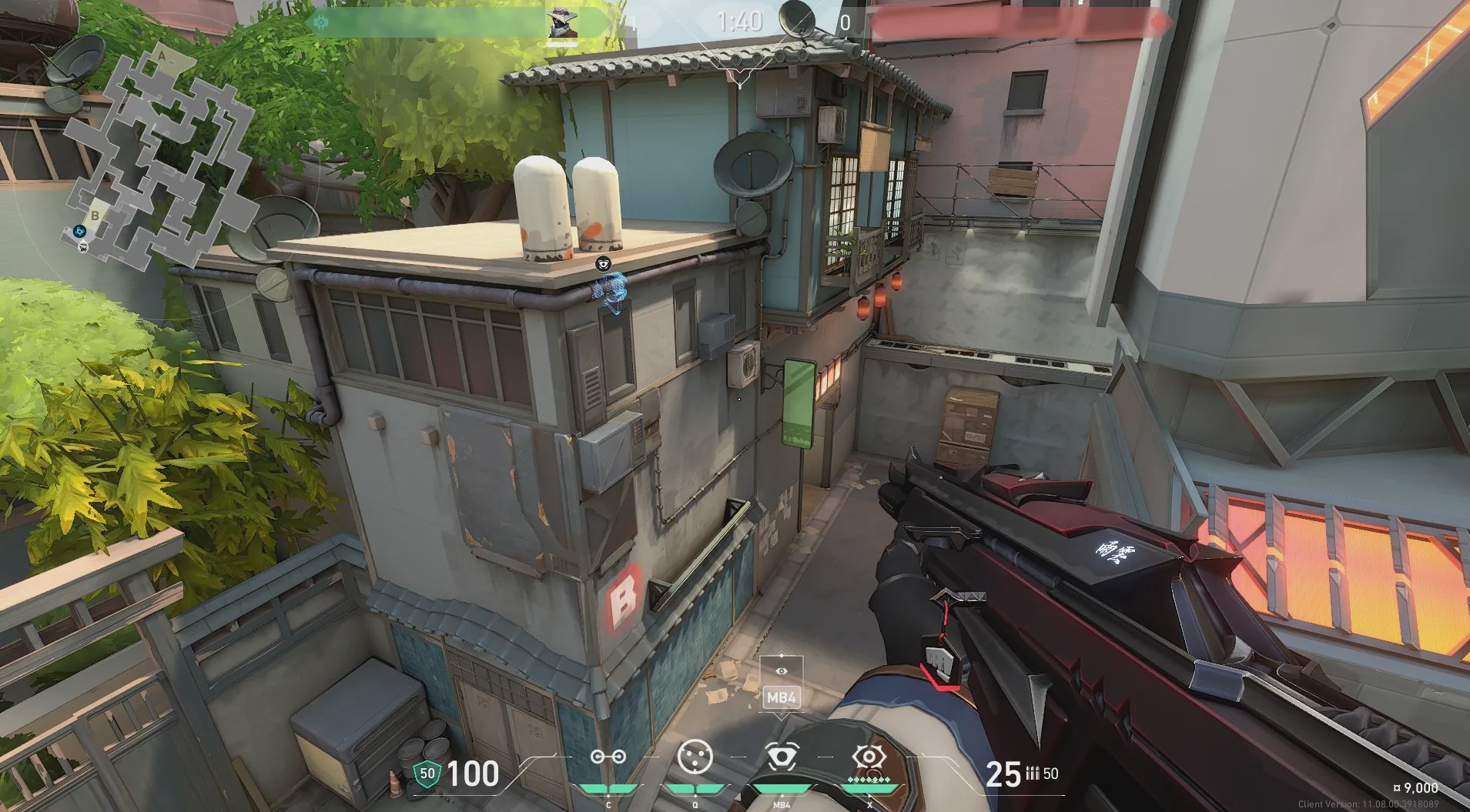This screenshot has height=812, width=1470.
Task: Activate the Trapwire ability icon
Action: [x=608, y=757]
